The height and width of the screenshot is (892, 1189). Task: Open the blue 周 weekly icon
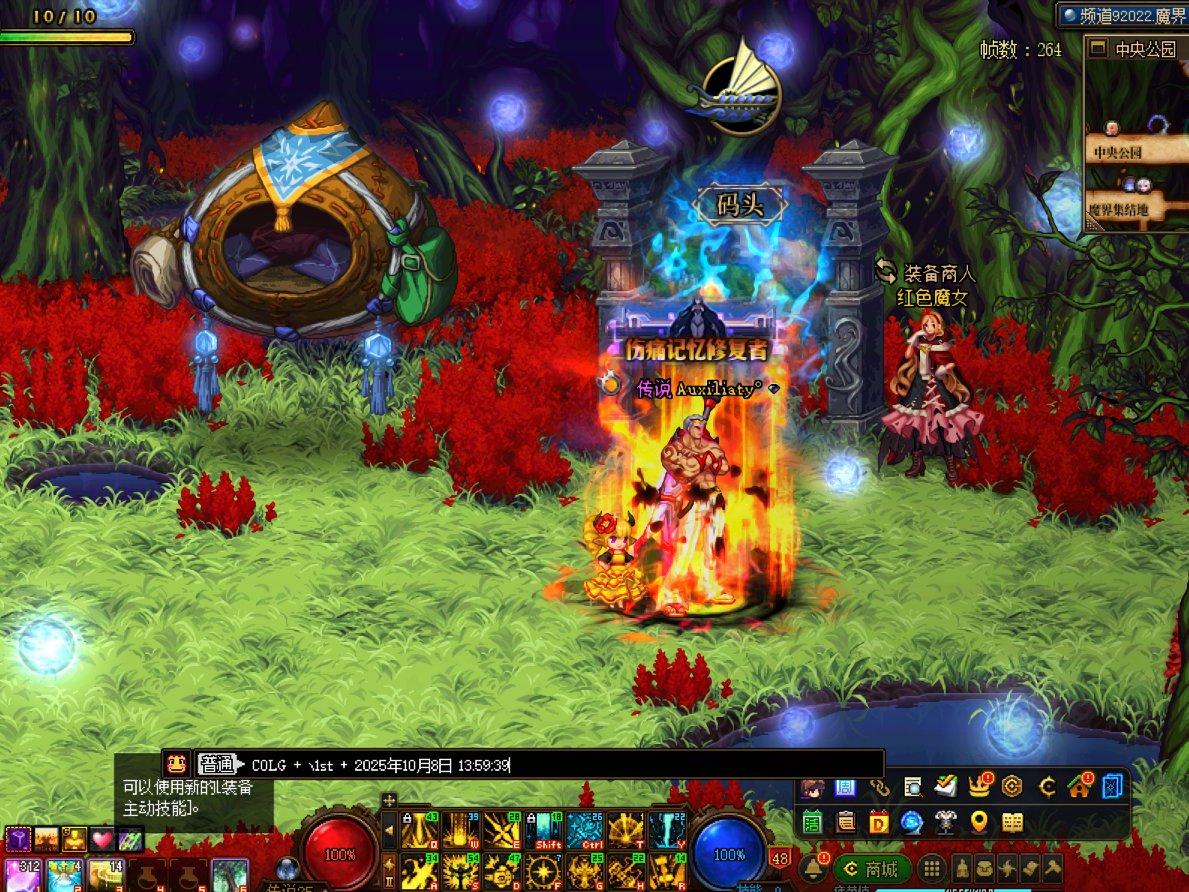[845, 787]
